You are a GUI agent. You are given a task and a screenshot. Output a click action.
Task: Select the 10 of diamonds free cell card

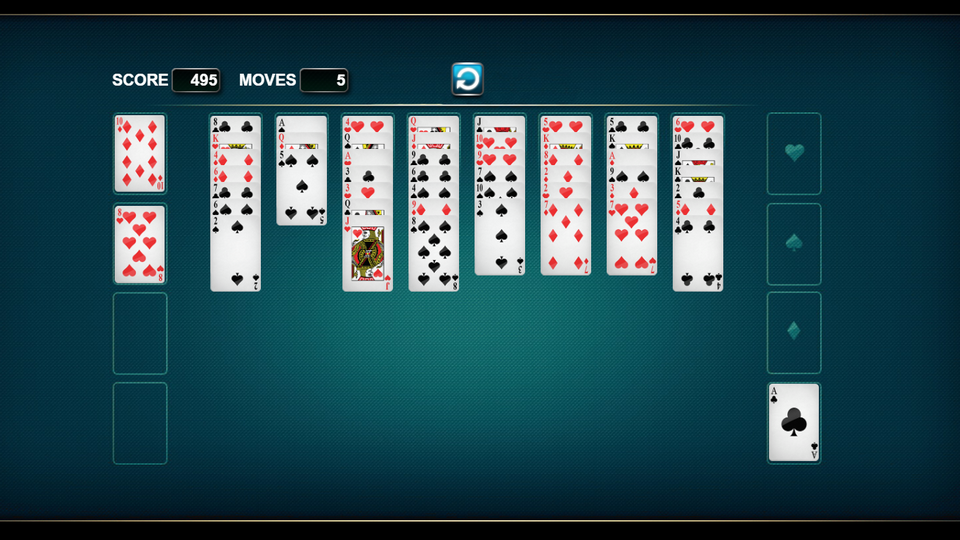pos(139,153)
